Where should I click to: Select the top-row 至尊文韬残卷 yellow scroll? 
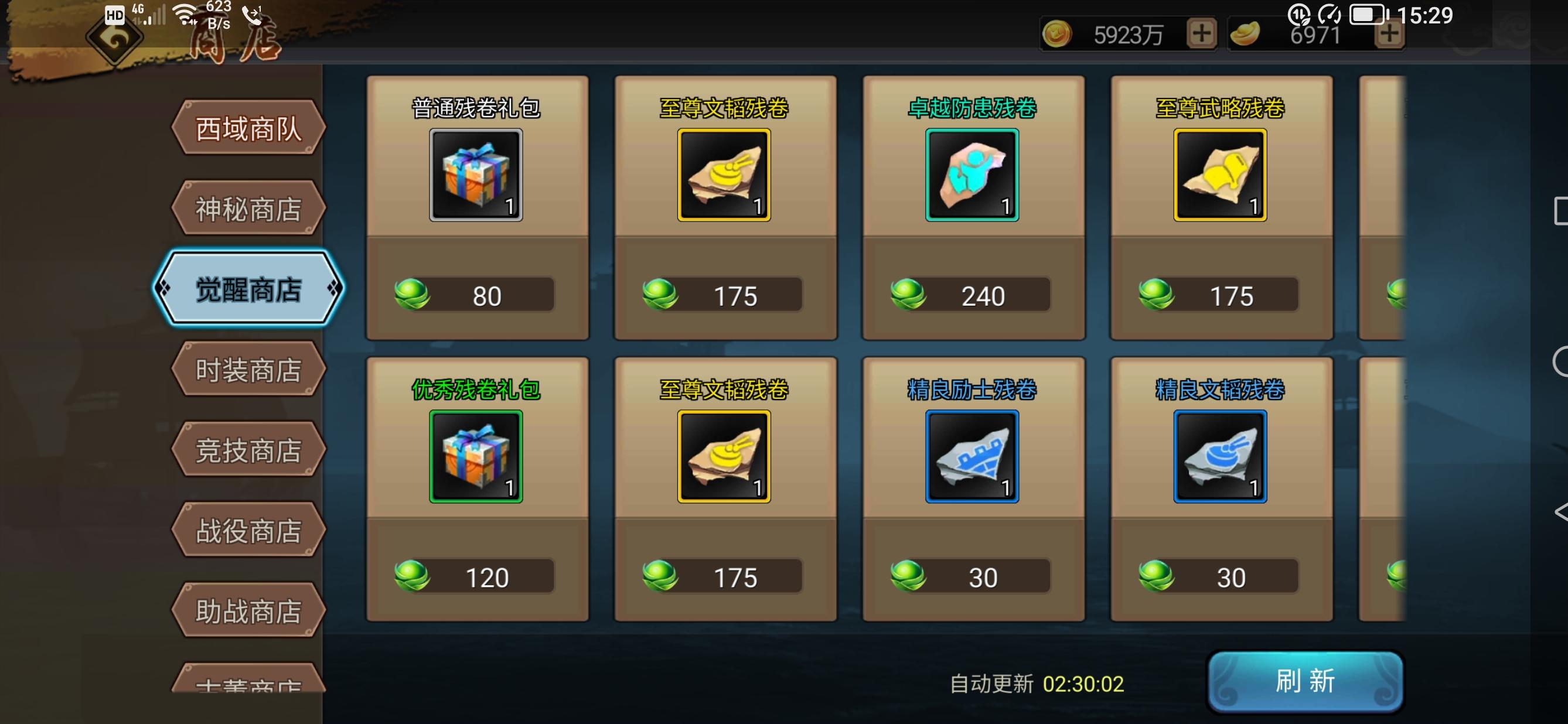724,175
